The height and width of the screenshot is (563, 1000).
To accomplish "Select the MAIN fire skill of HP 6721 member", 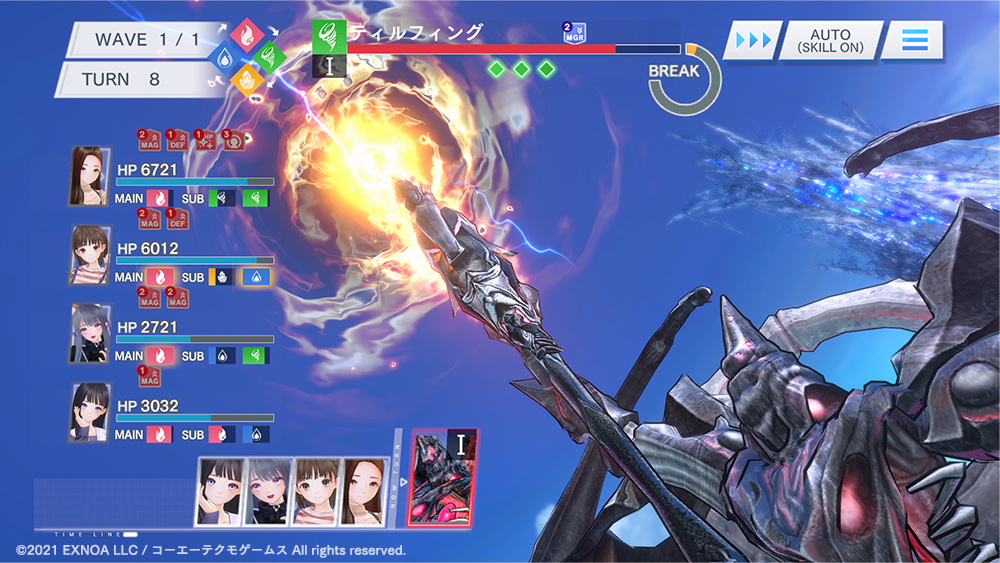I will coord(158,199).
